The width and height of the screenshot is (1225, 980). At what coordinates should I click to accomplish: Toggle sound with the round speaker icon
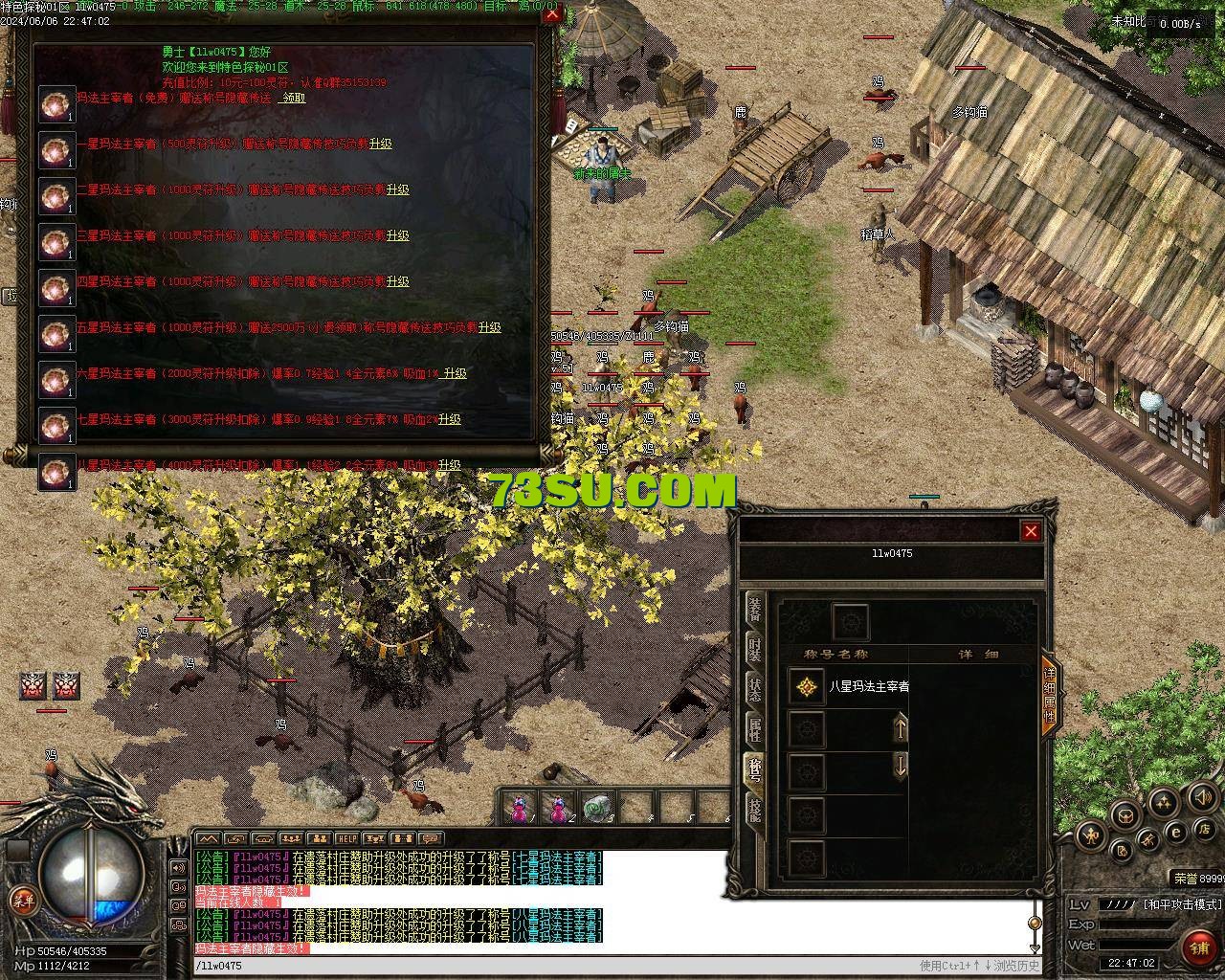tap(1201, 796)
